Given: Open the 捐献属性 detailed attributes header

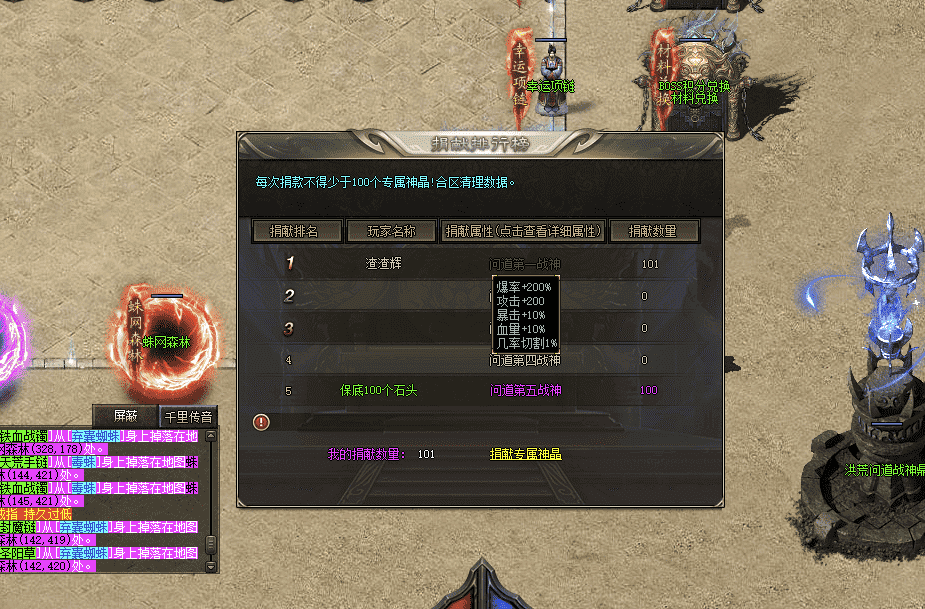Looking at the screenshot, I should point(524,231).
